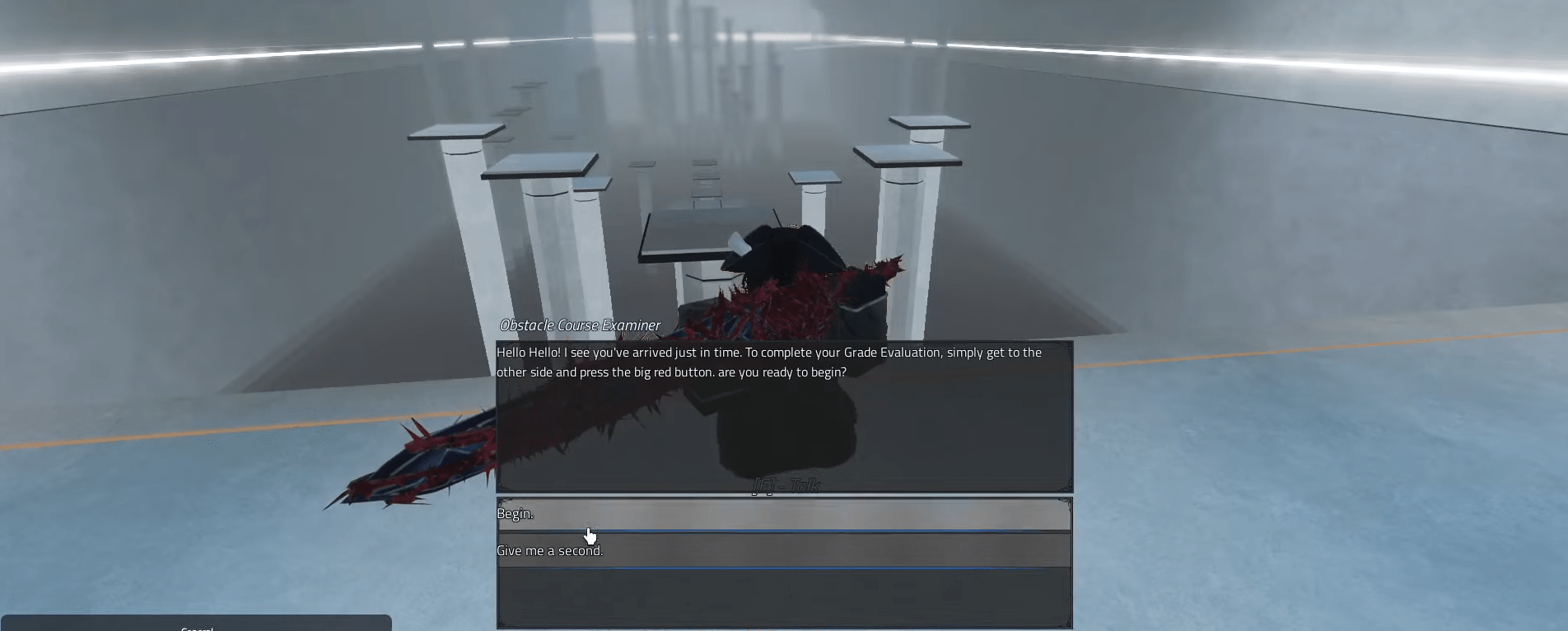Image resolution: width=1568 pixels, height=631 pixels.
Task: Click the Obstacle Course Examiner name label
Action: (579, 325)
